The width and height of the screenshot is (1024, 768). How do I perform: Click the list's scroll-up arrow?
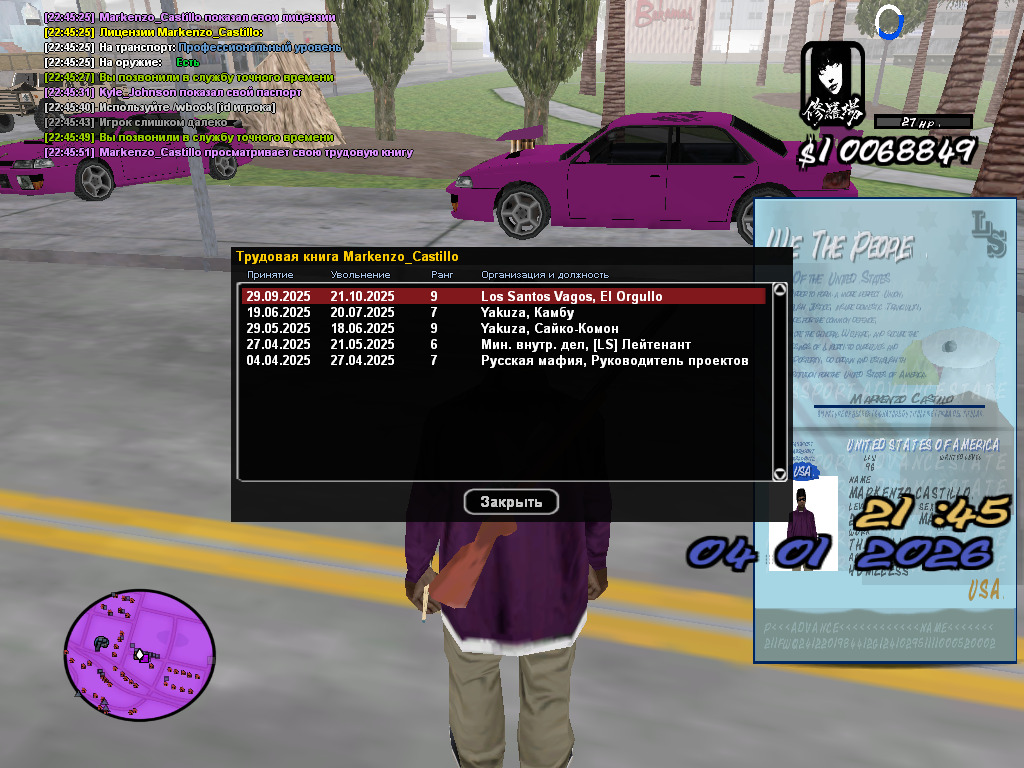[x=780, y=290]
